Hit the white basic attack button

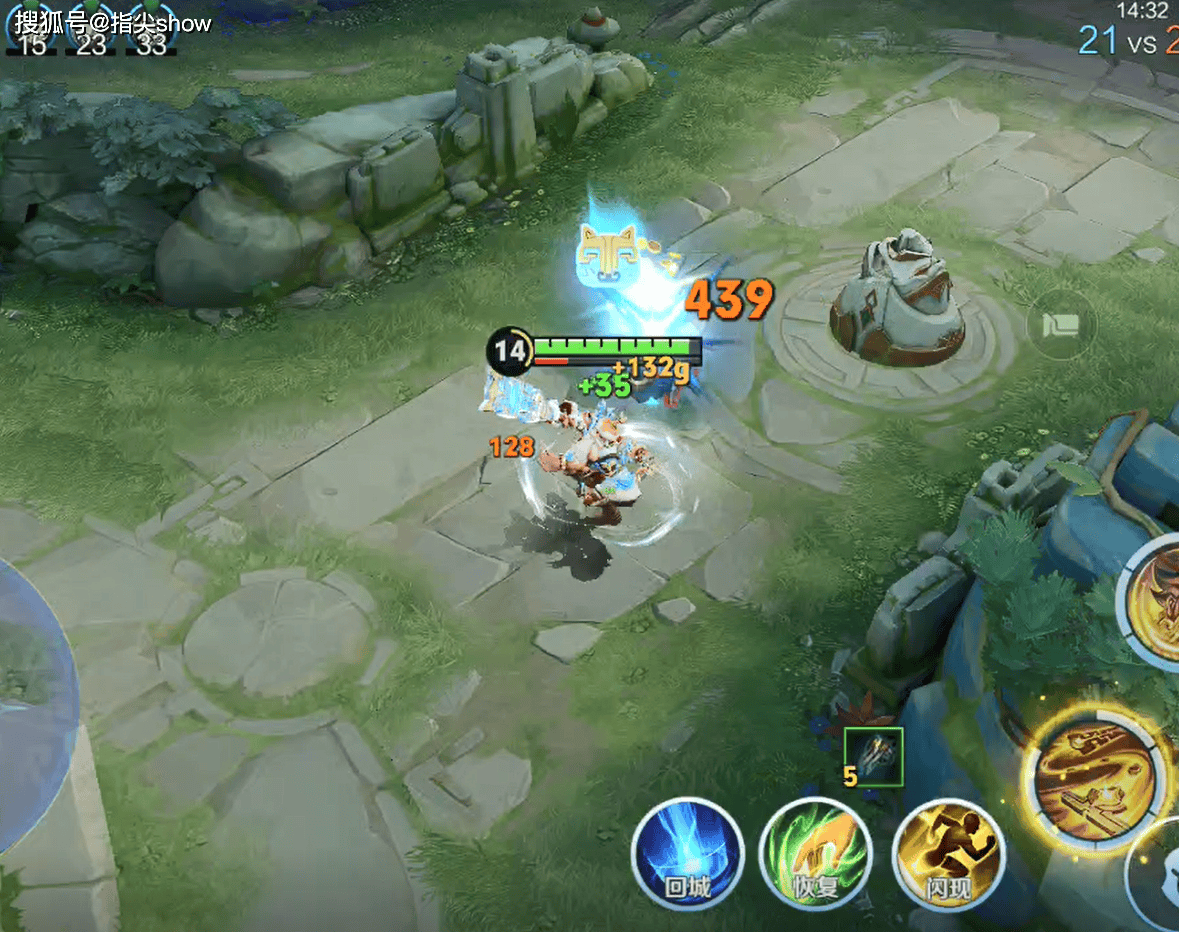tap(1160, 880)
